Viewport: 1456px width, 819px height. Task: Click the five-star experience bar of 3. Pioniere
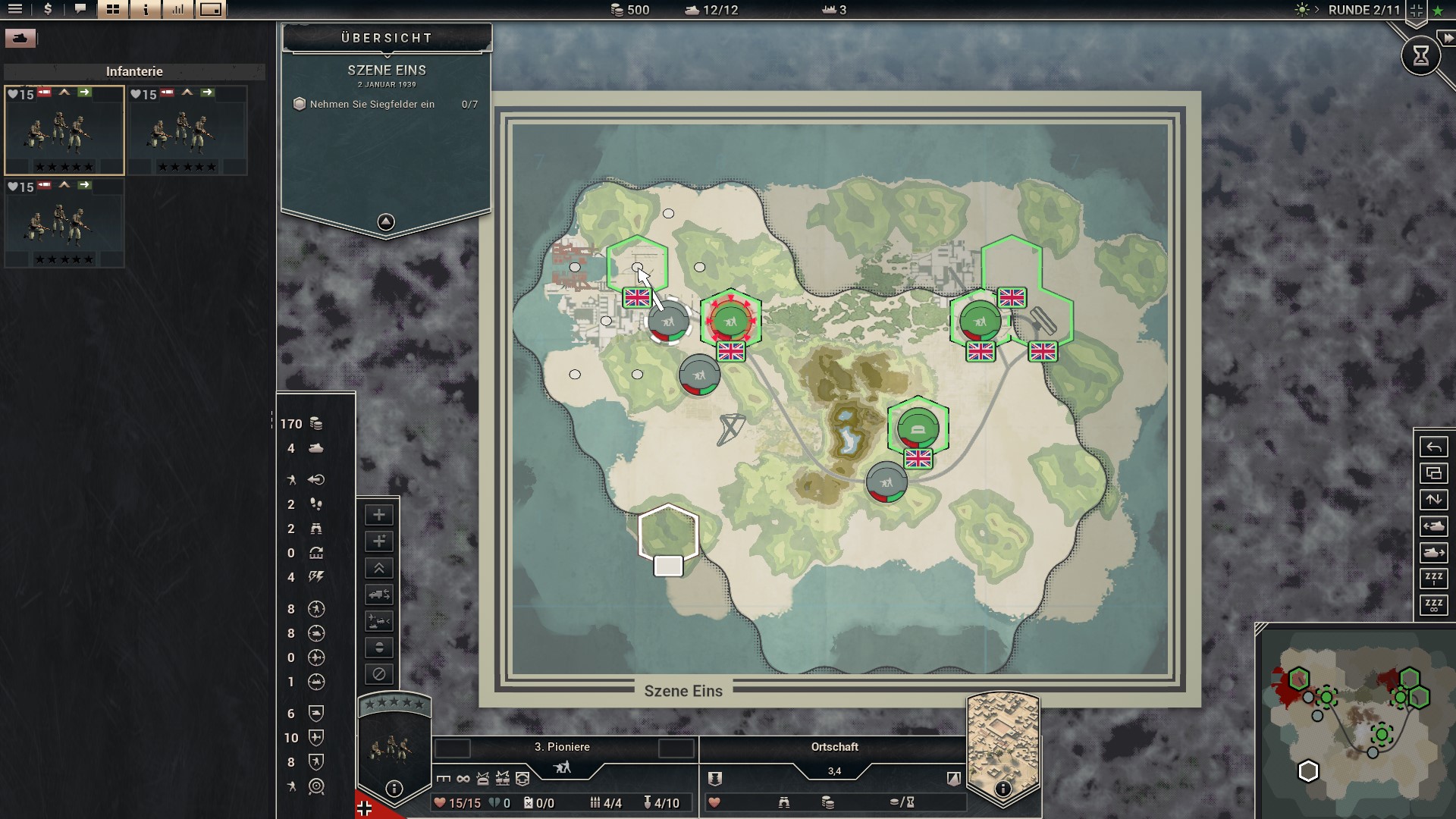pos(396,703)
